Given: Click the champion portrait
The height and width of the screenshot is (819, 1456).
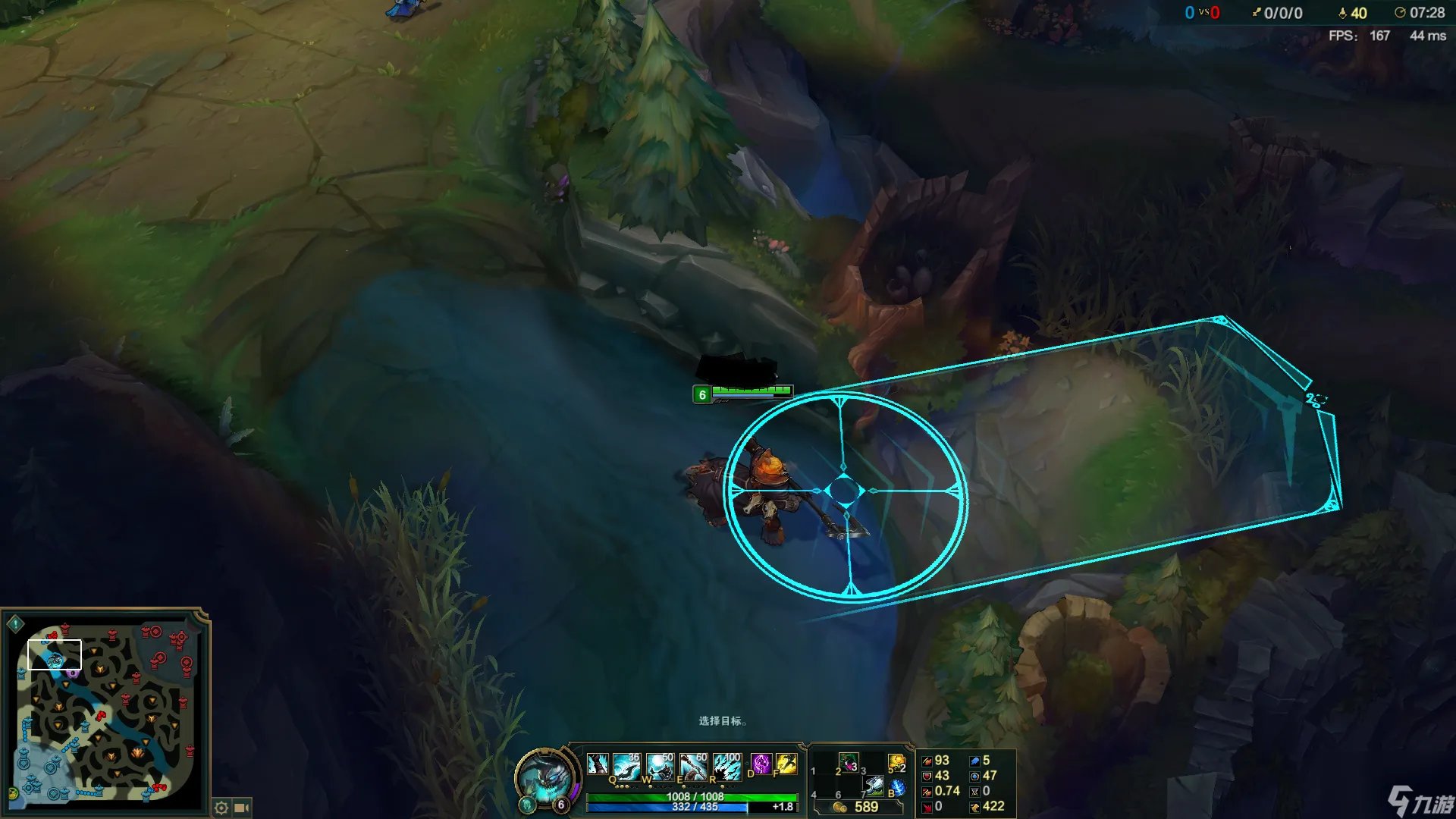Looking at the screenshot, I should [544, 778].
